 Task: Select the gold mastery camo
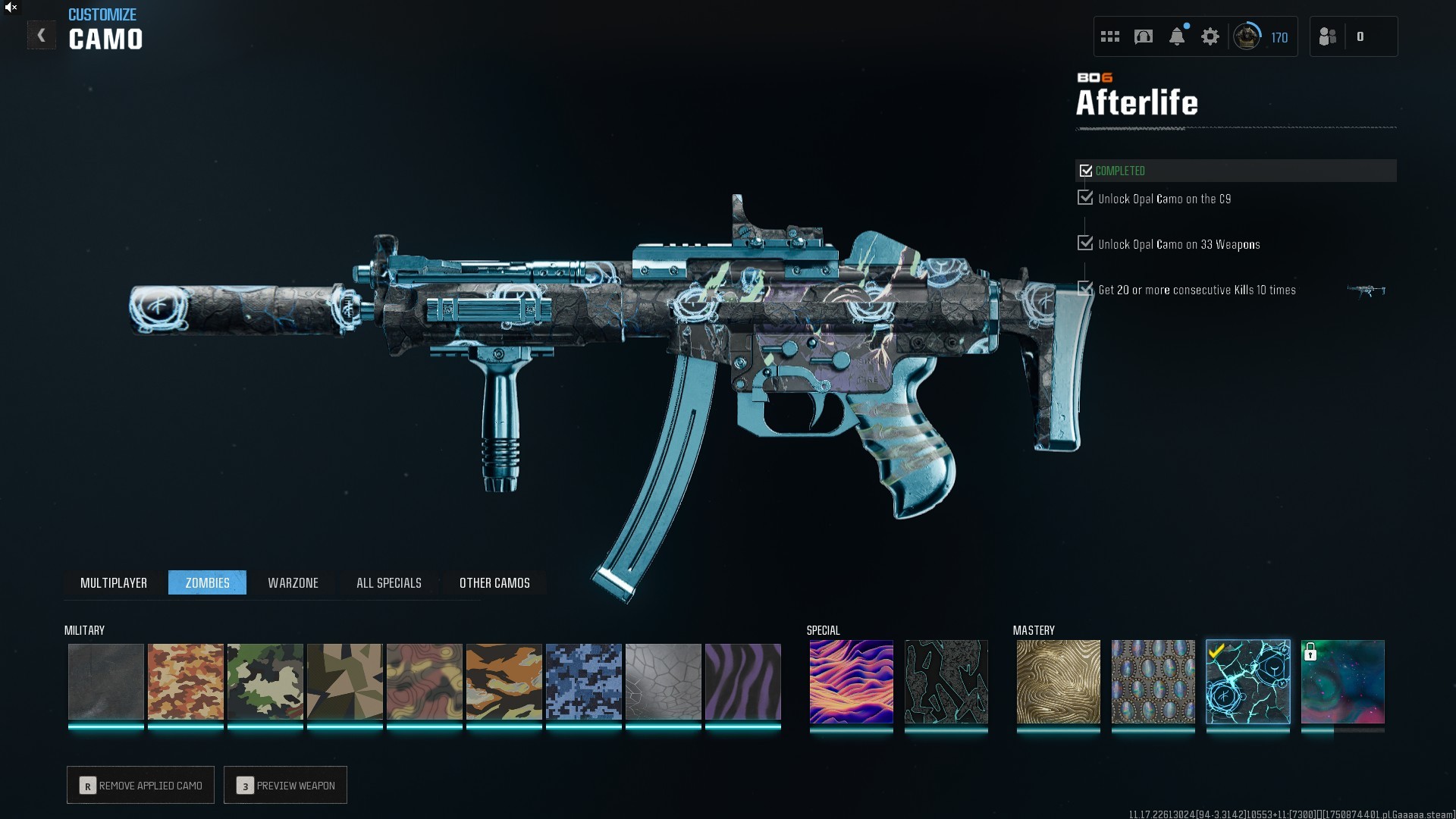coord(1058,681)
